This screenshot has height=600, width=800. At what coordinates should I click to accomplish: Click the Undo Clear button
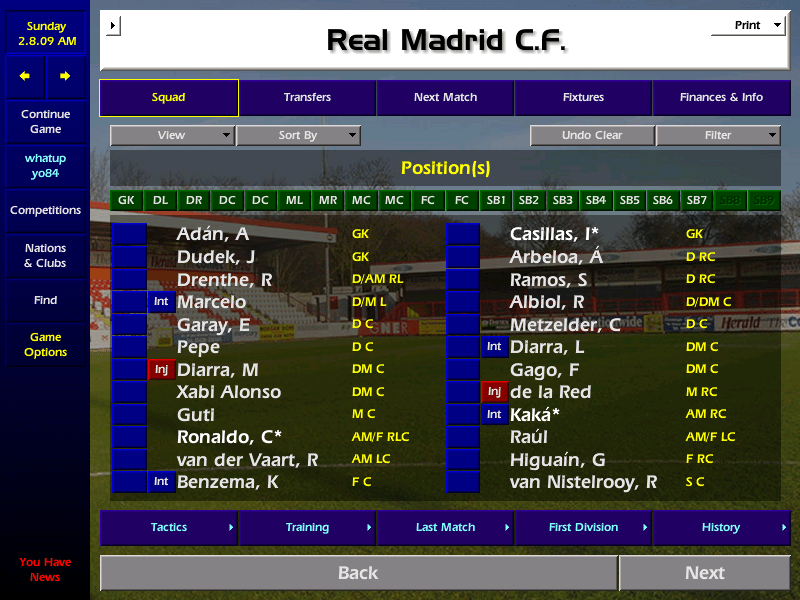(592, 135)
